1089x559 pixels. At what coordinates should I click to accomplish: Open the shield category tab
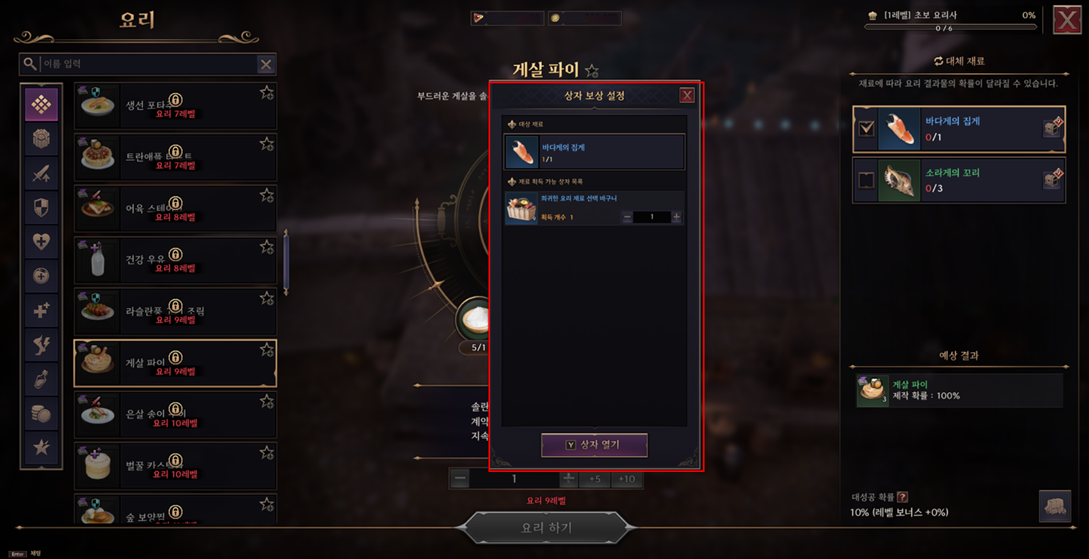(41, 207)
